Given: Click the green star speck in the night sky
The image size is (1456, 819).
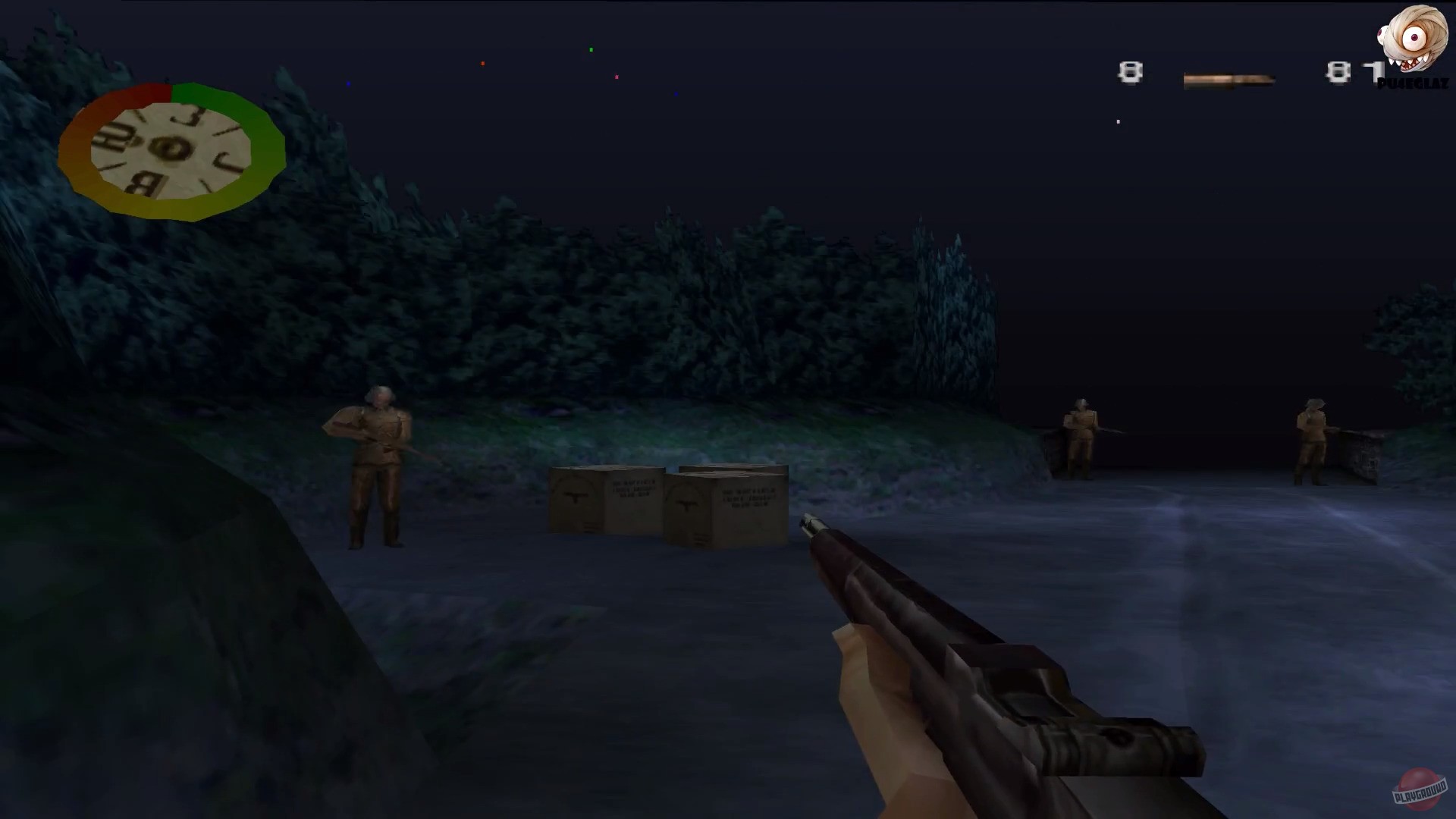Looking at the screenshot, I should coord(591,48).
